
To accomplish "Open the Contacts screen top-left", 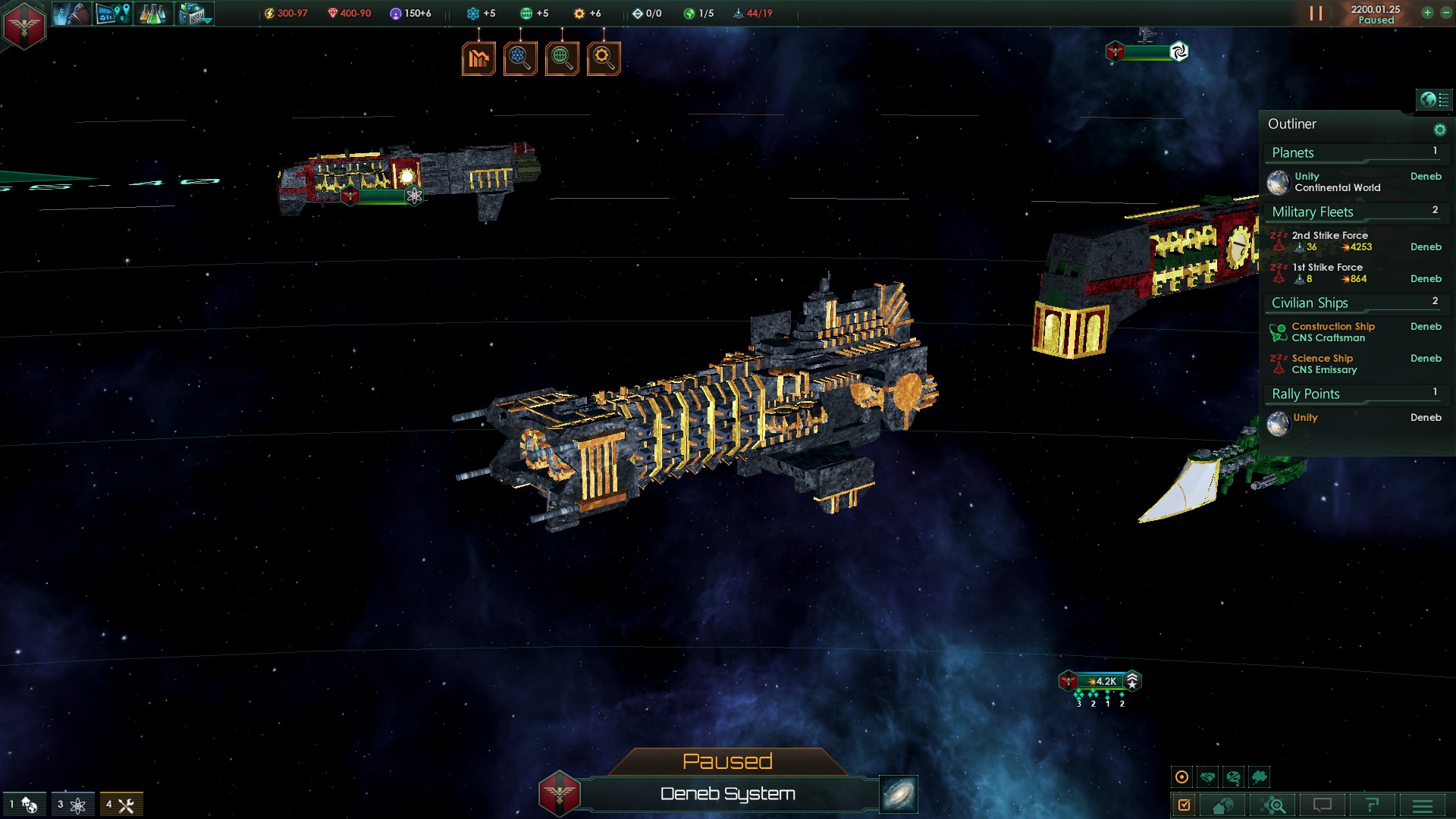I will point(73,13).
